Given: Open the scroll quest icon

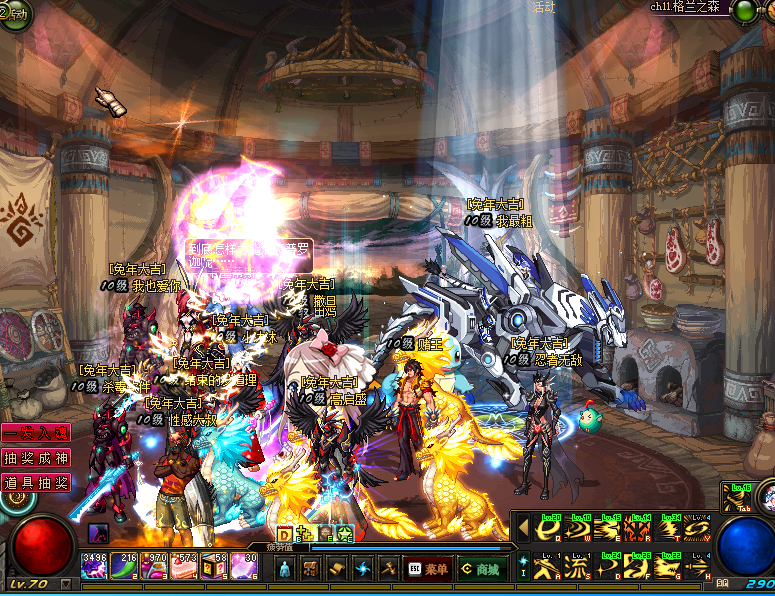Looking at the screenshot, I should point(336,568).
